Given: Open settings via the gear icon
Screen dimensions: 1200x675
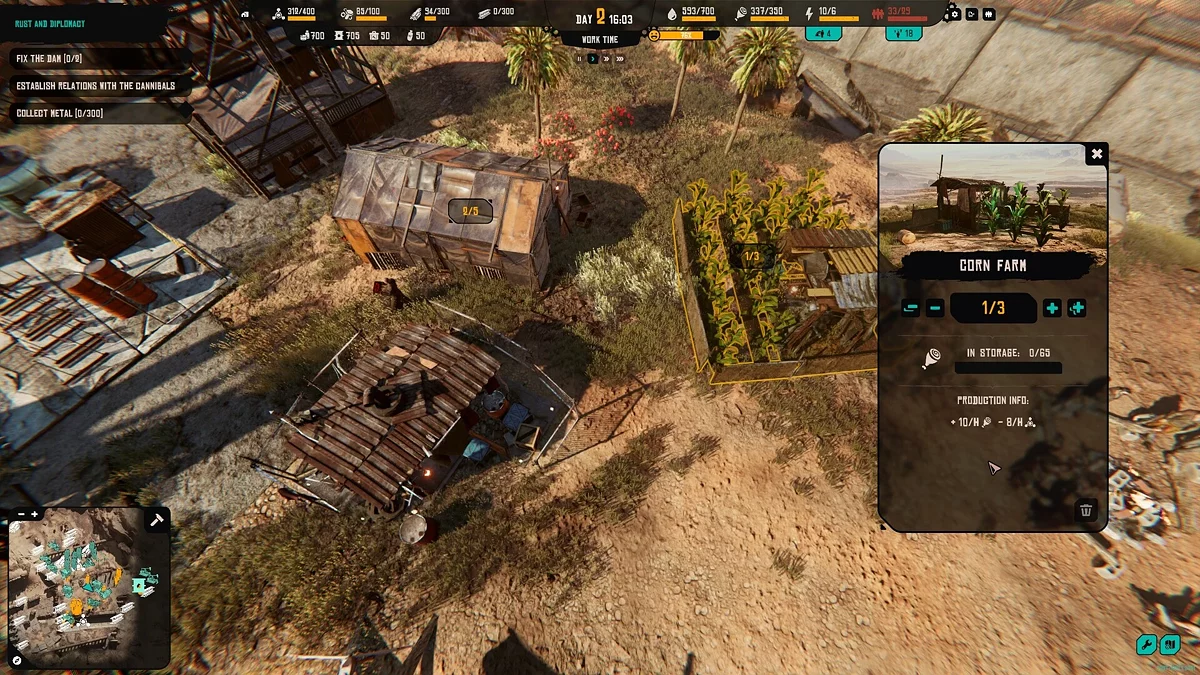Looking at the screenshot, I should pos(955,14).
